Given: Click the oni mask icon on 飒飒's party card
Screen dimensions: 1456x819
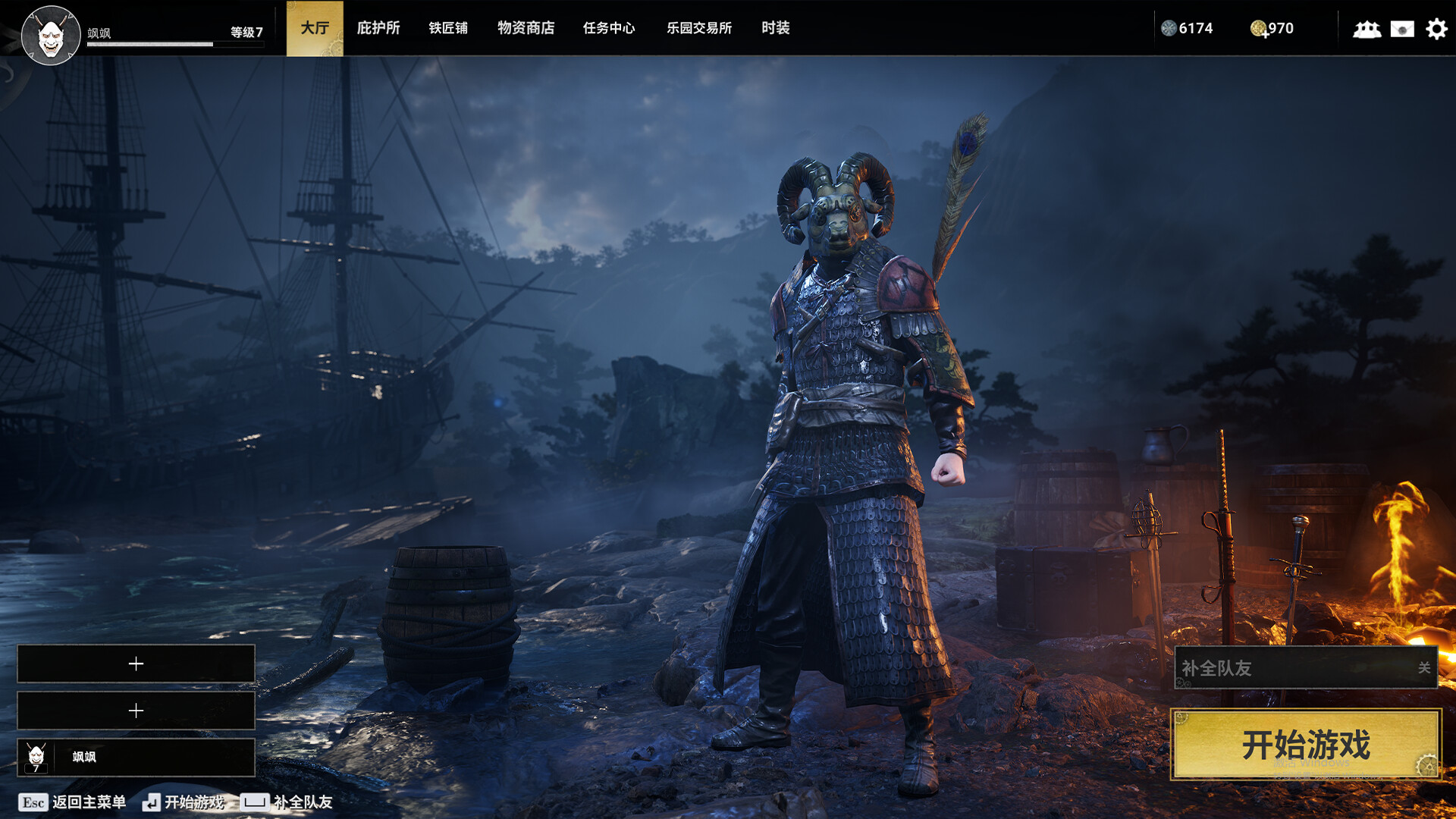Looking at the screenshot, I should click(36, 755).
